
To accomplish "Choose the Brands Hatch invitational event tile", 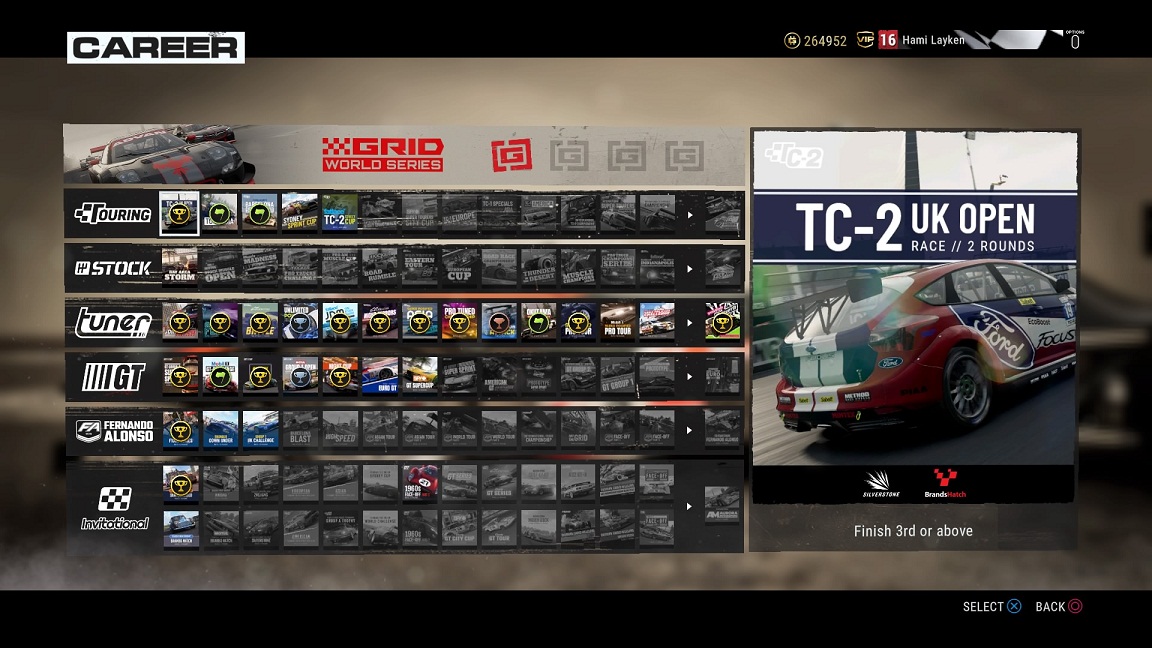I will (x=180, y=527).
